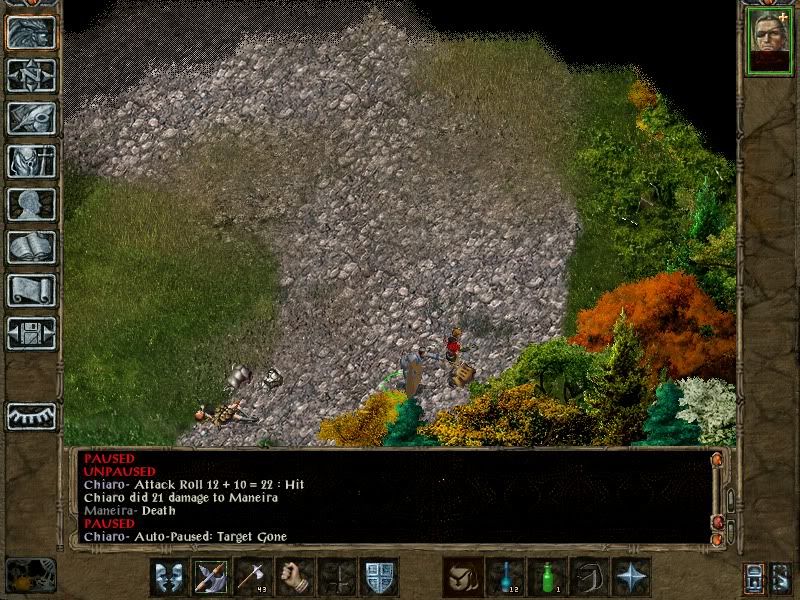The width and height of the screenshot is (800, 600).
Task: Switch to bare fist attack
Action: point(295,577)
